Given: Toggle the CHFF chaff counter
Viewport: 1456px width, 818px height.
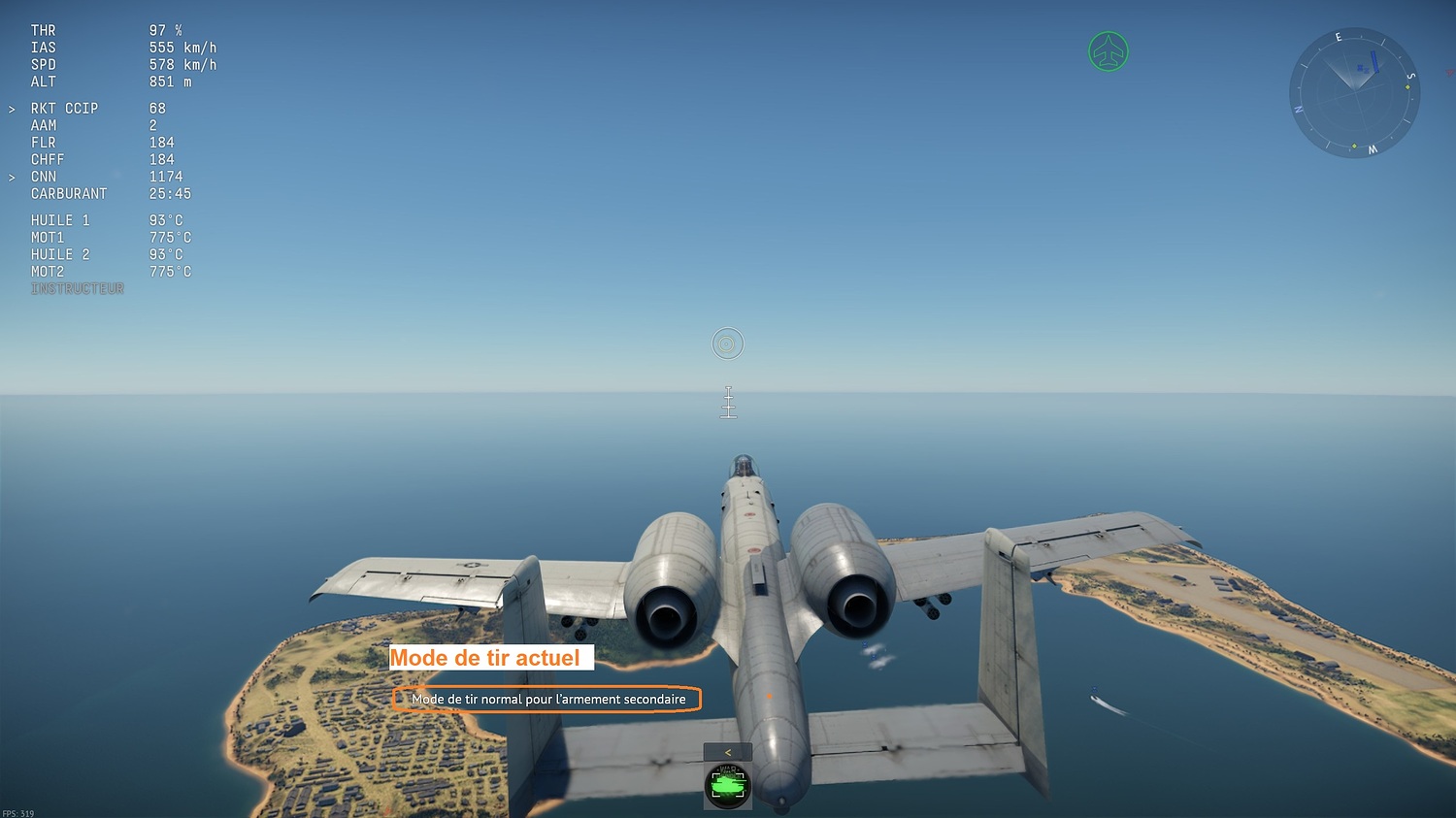Looking at the screenshot, I should 49,159.
